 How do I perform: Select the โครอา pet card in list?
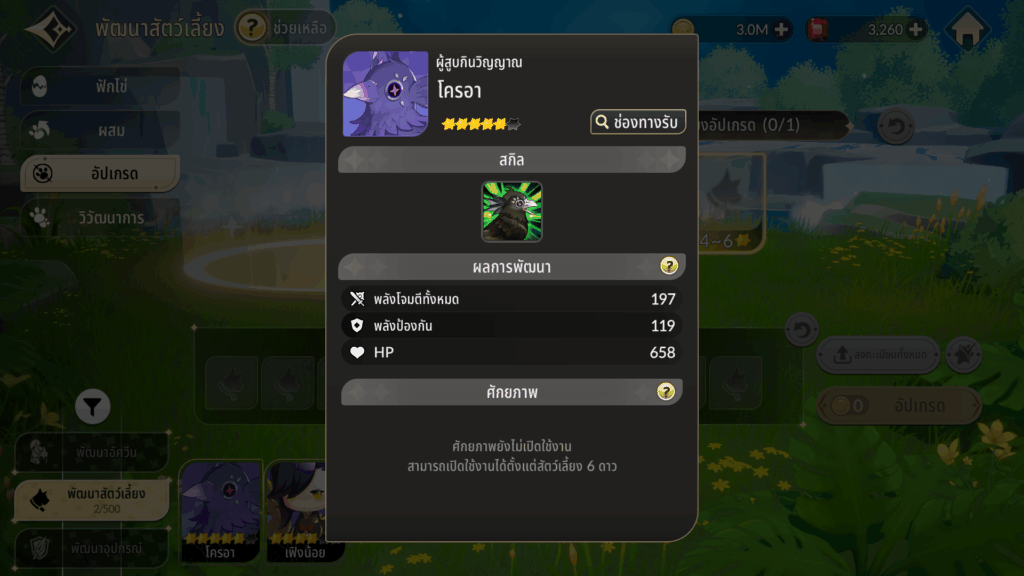[220, 510]
